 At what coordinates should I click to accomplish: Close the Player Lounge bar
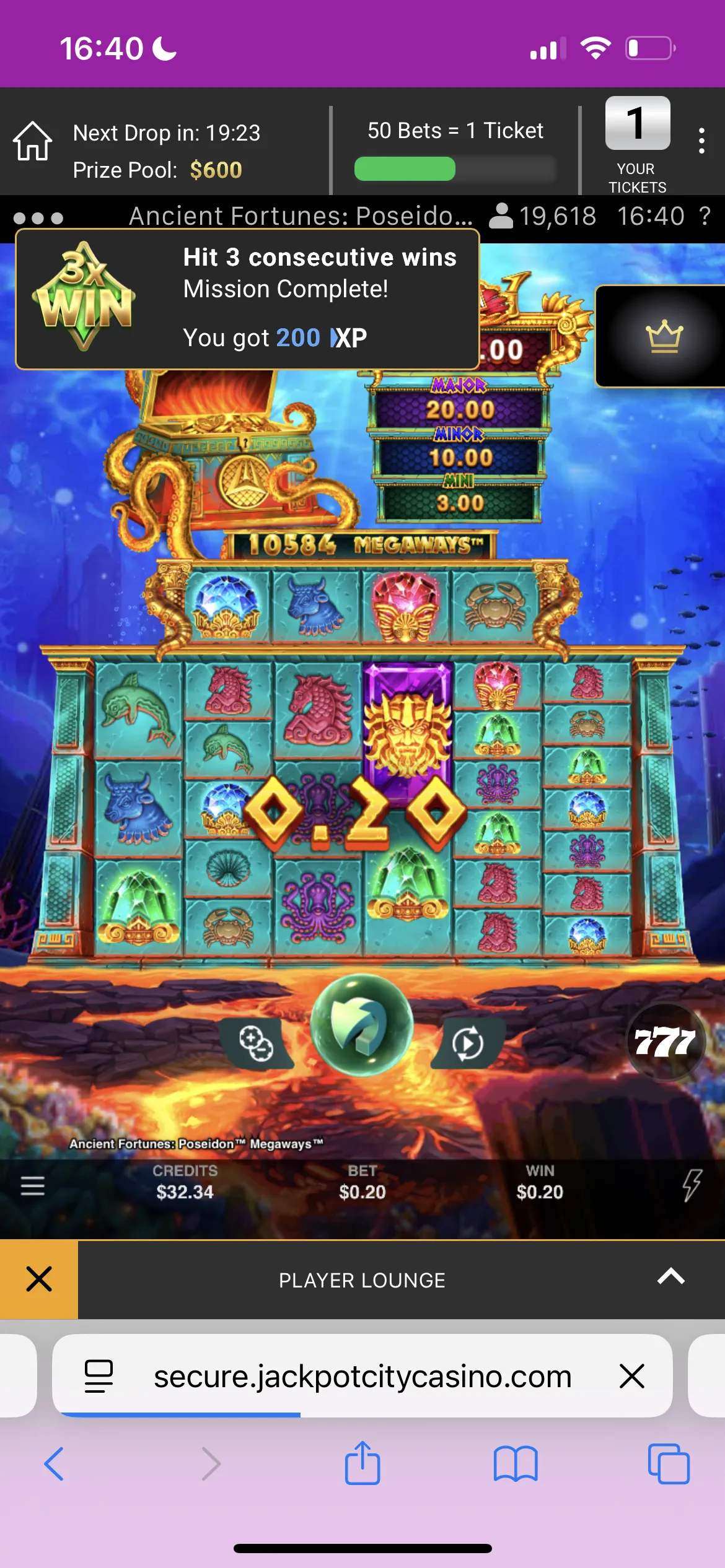pos(39,1279)
